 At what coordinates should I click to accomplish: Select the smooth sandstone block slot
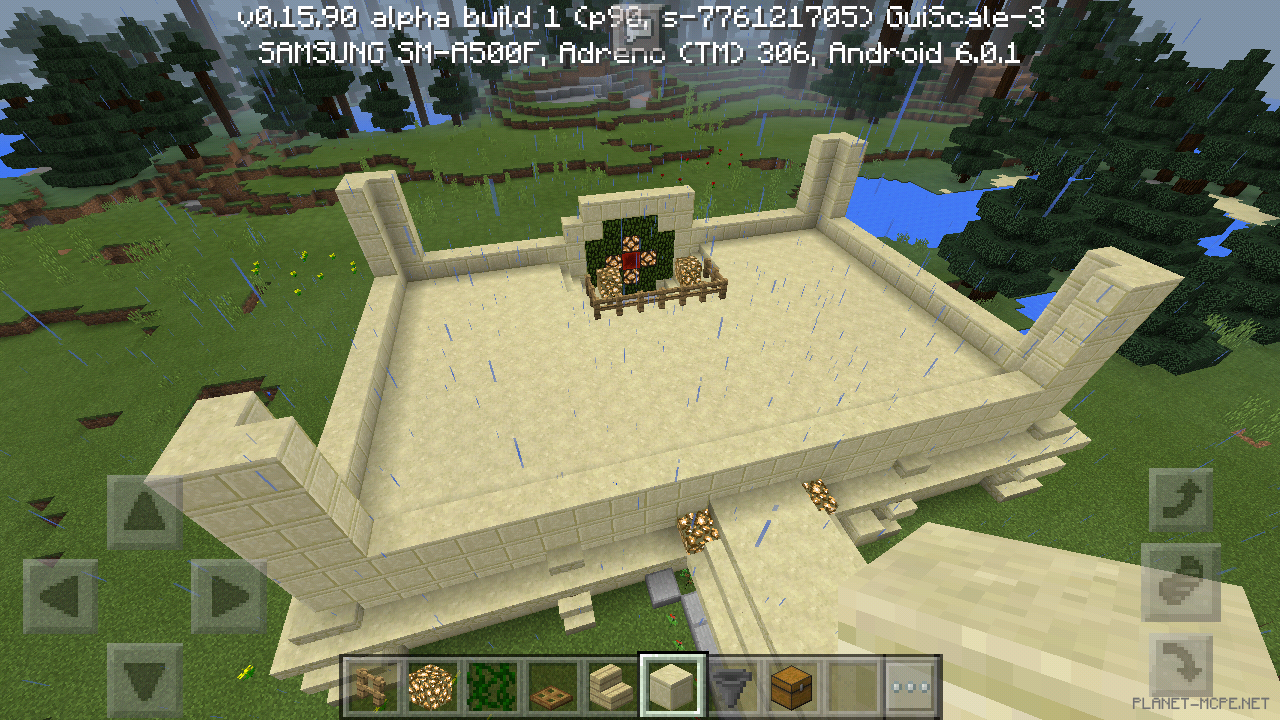pos(672,686)
